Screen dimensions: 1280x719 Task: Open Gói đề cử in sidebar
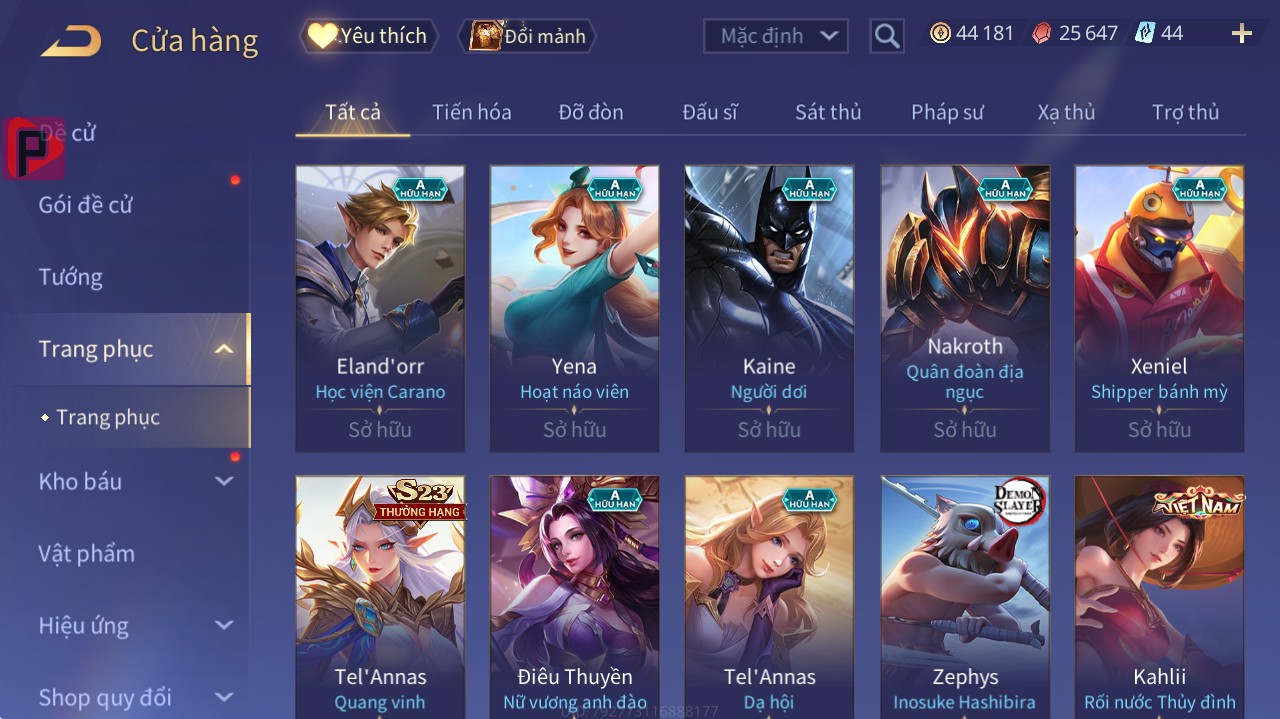pyautogui.click(x=86, y=205)
